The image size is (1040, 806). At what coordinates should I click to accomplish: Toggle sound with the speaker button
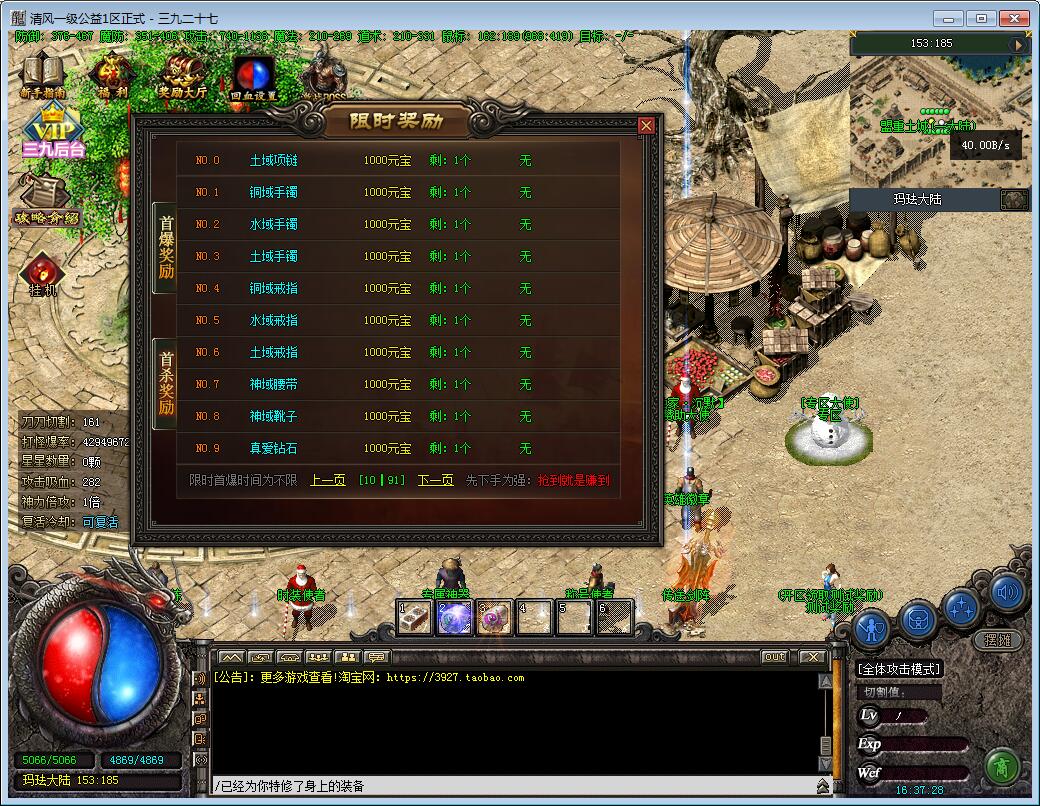pyautogui.click(x=1009, y=592)
